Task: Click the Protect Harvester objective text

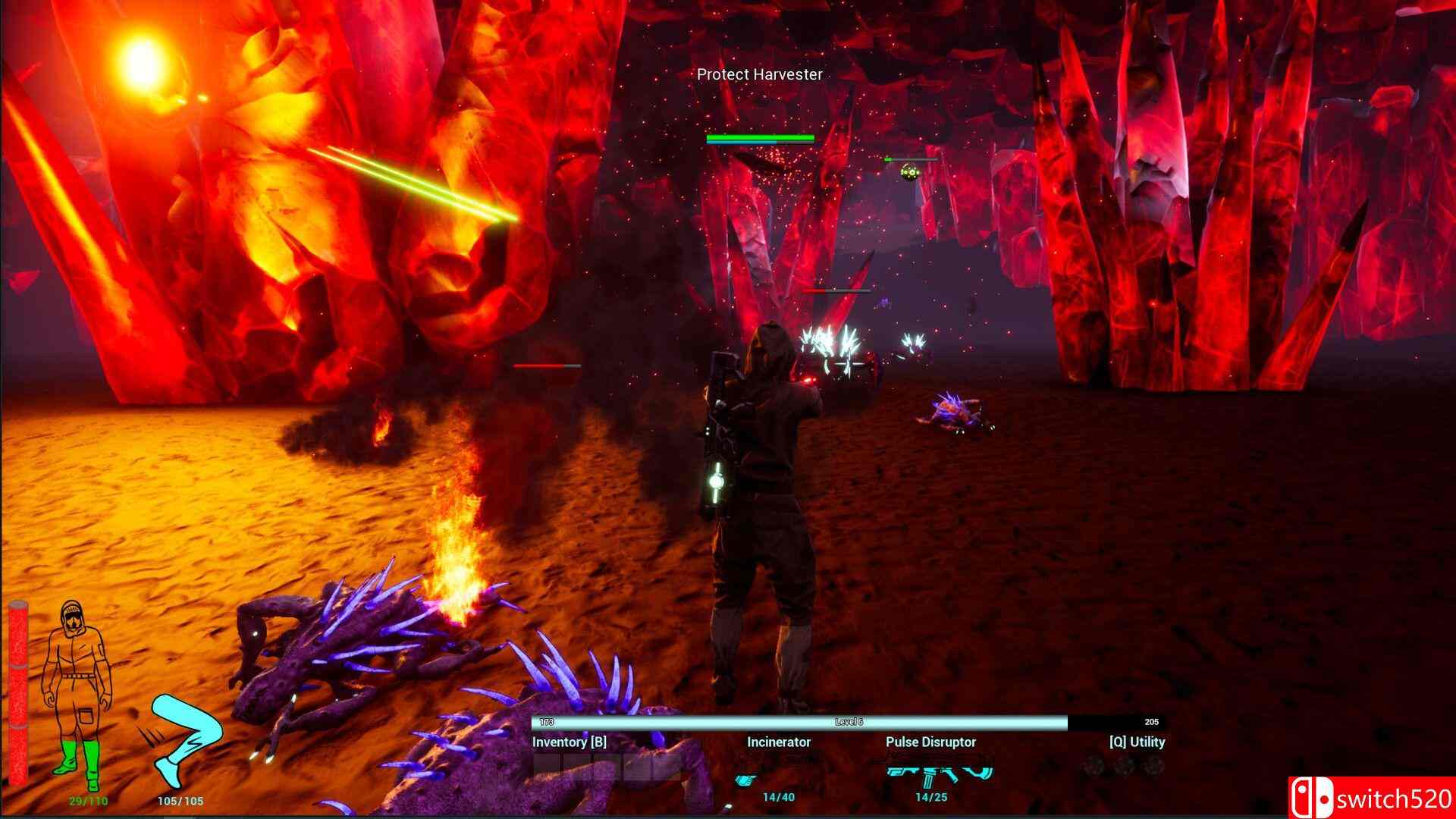Action: [759, 74]
